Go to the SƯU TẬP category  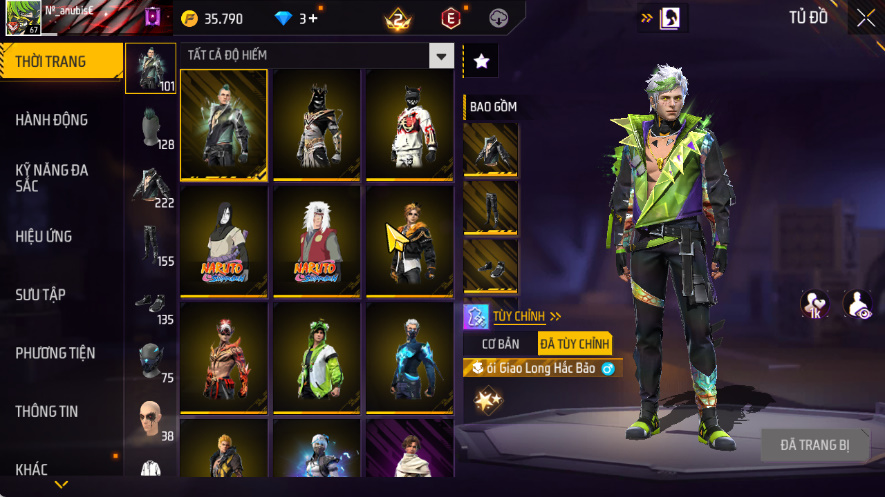tap(40, 295)
